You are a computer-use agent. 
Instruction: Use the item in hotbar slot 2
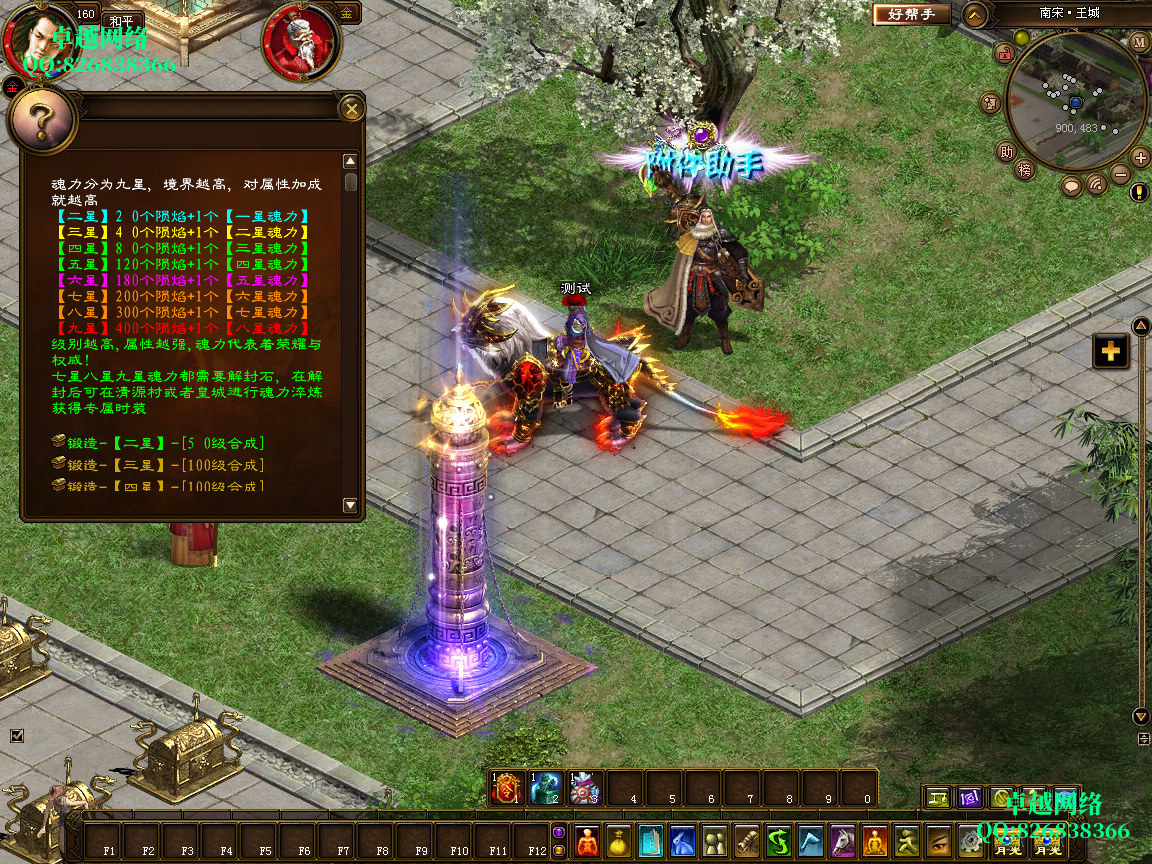pos(546,789)
